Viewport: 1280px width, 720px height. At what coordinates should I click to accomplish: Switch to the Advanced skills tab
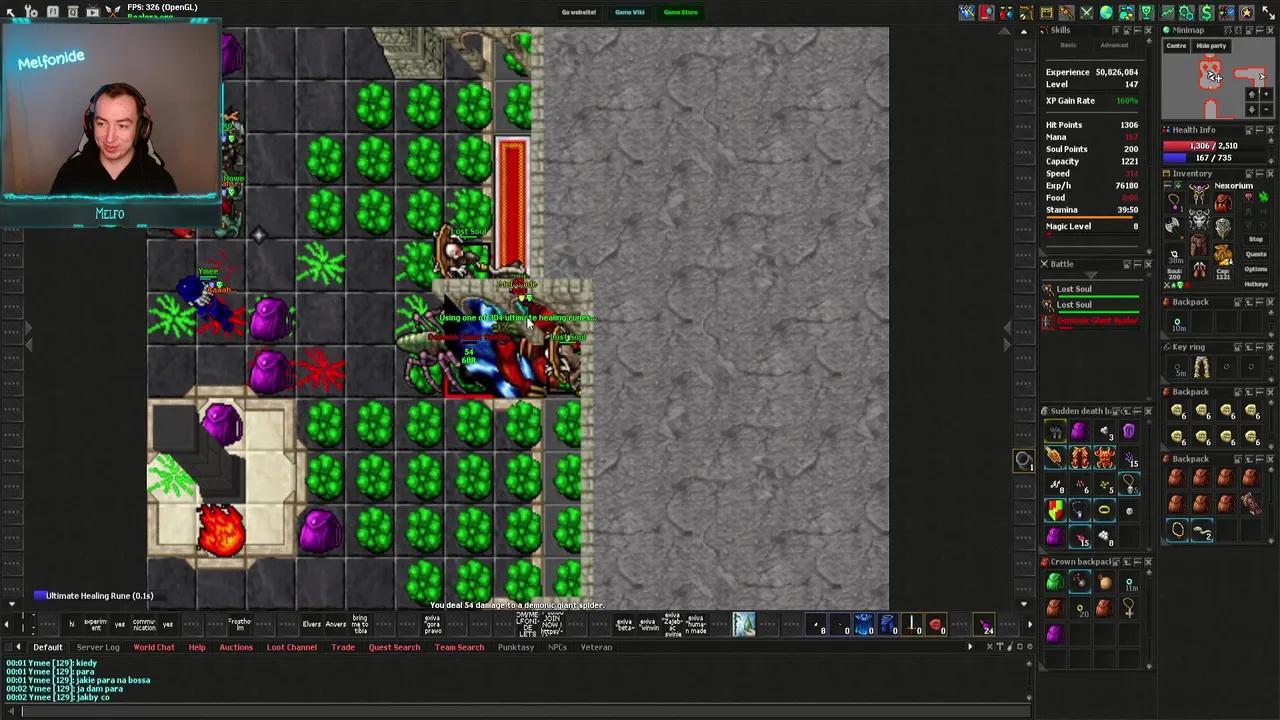(1114, 45)
